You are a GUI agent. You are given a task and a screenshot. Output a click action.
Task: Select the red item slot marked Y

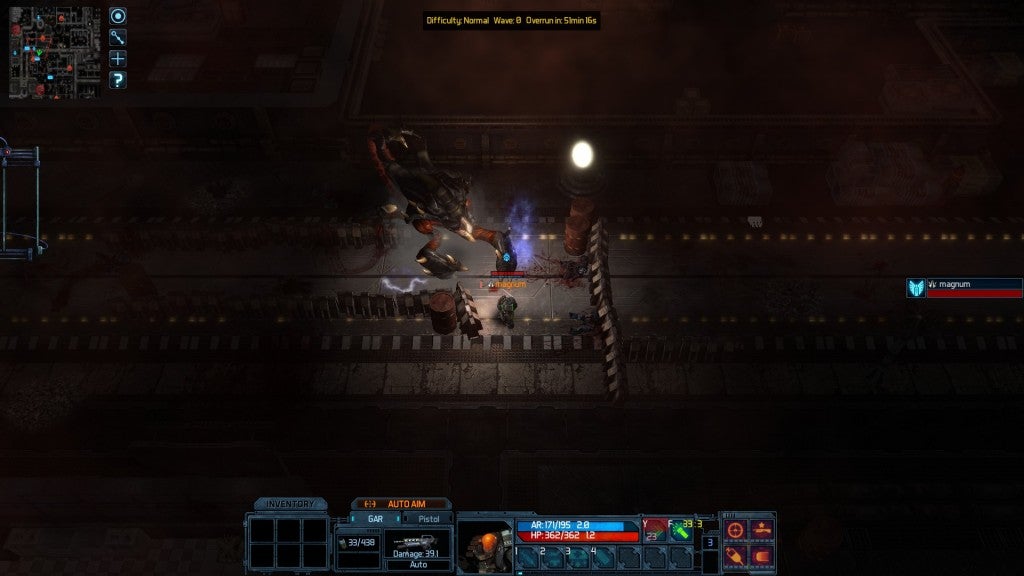[654, 531]
